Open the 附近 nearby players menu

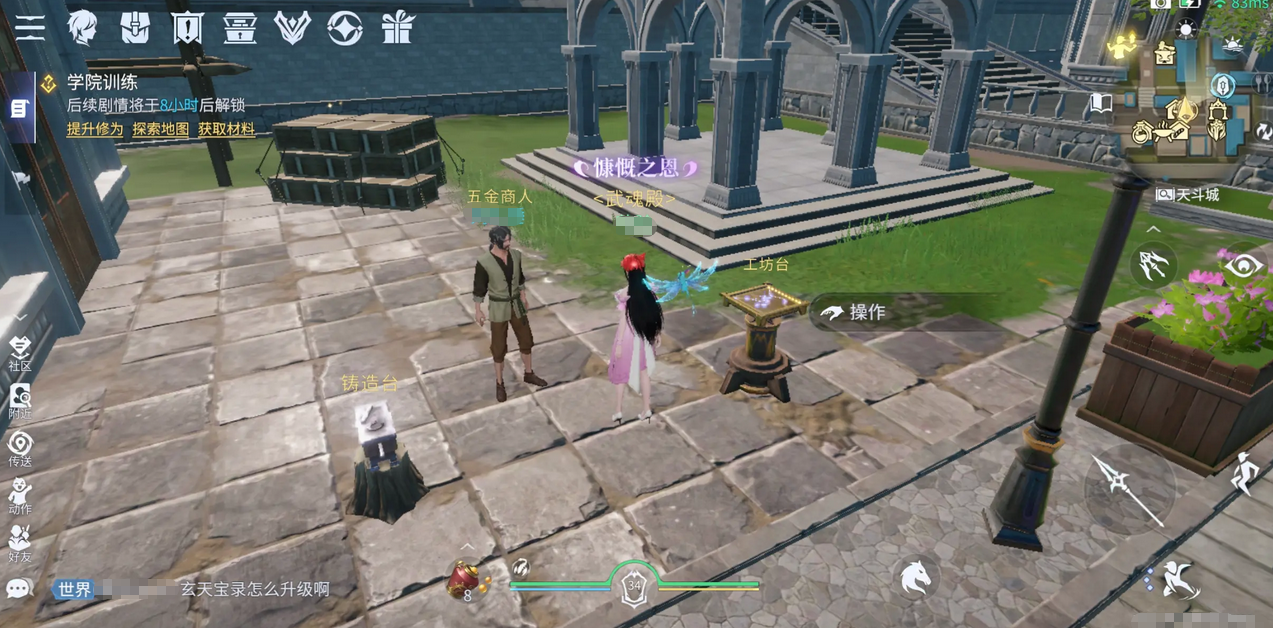pos(20,400)
